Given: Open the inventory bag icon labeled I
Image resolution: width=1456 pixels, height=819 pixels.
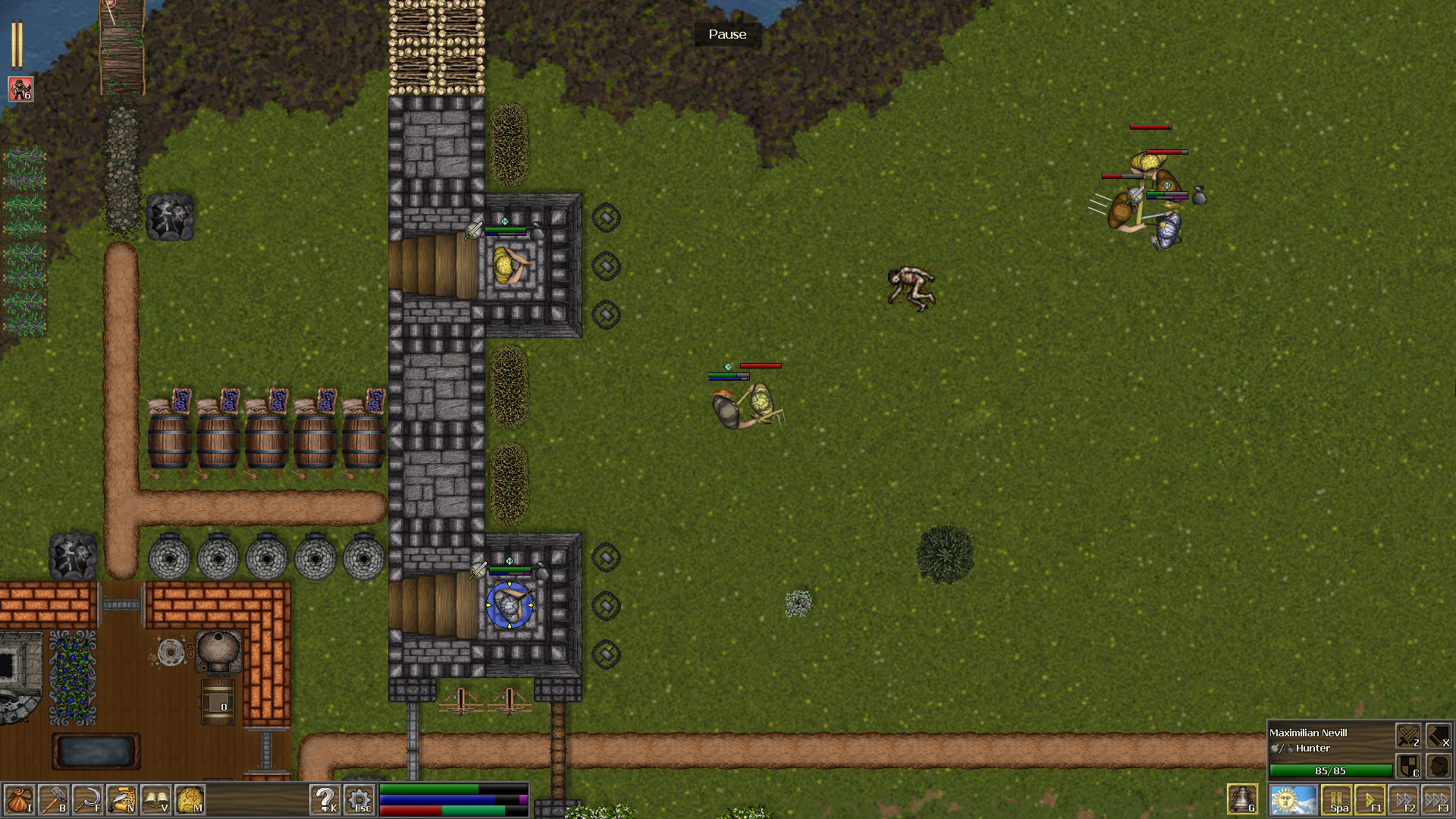Looking at the screenshot, I should [x=21, y=800].
